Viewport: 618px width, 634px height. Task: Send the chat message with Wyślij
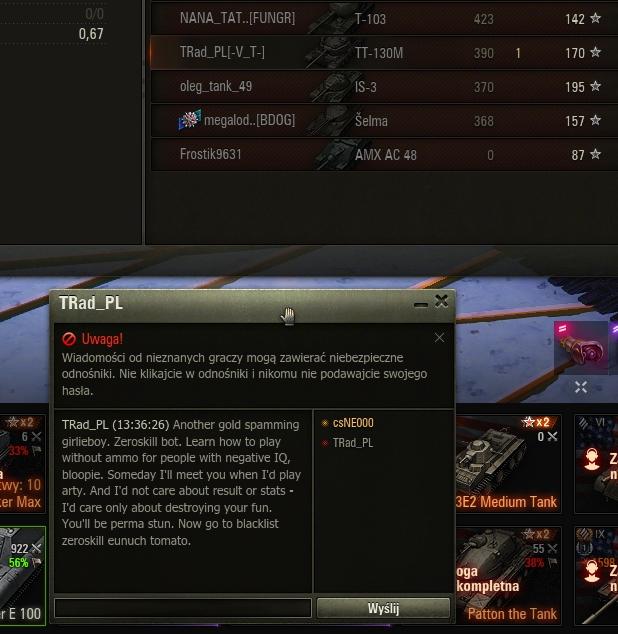tap(383, 608)
